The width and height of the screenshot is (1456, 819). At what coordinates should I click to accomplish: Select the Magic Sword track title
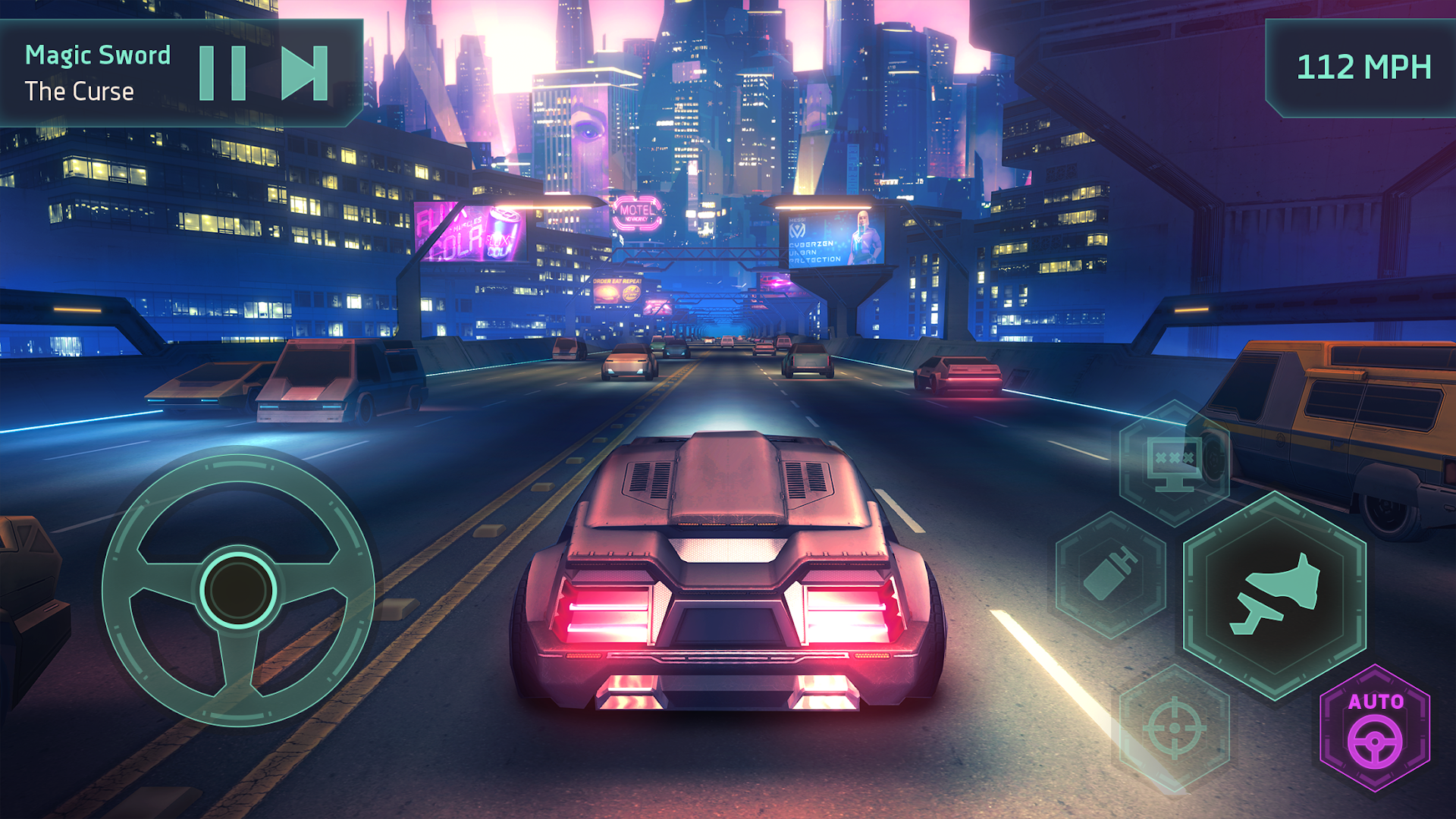point(98,55)
